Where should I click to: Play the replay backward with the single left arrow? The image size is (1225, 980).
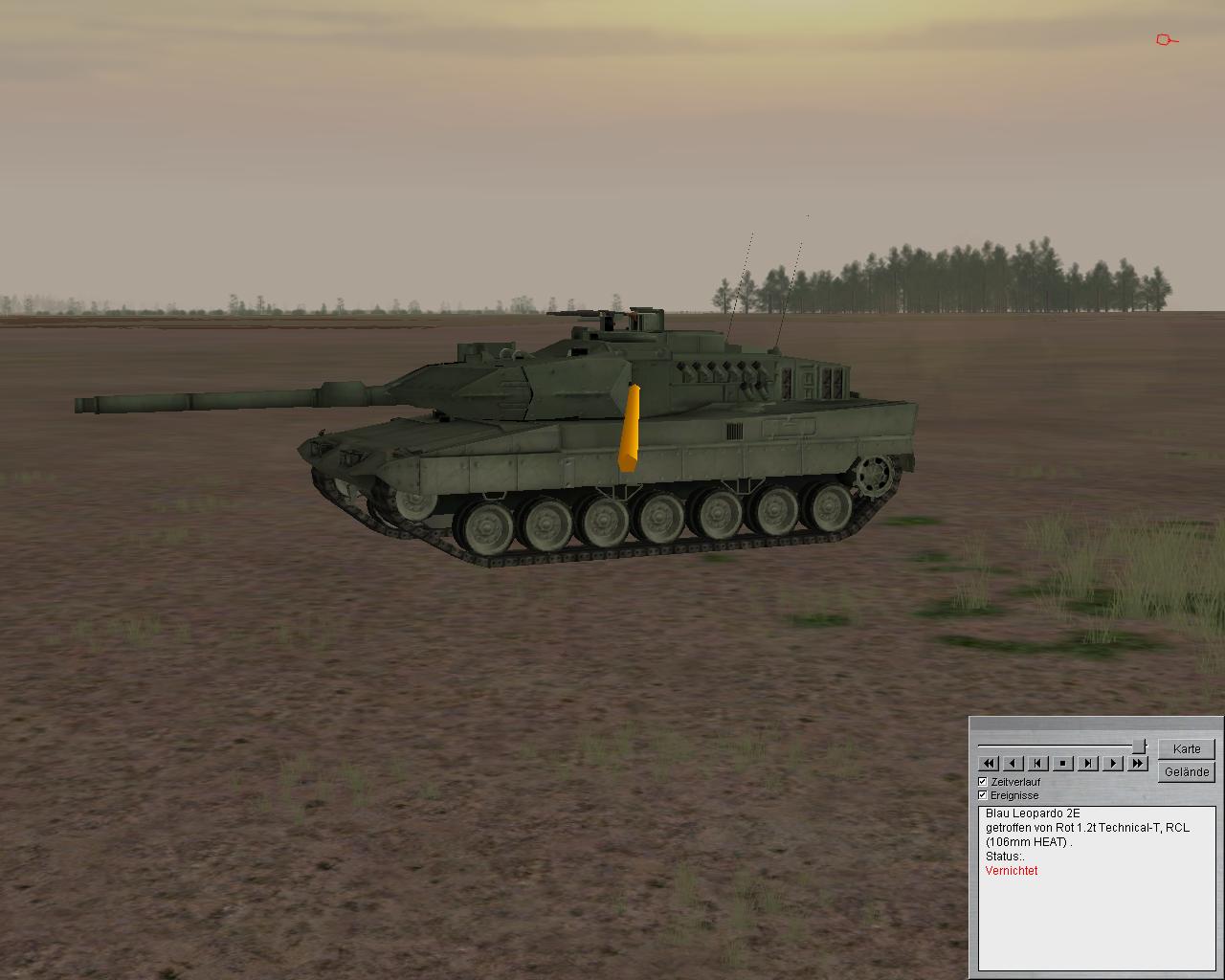[x=1013, y=763]
